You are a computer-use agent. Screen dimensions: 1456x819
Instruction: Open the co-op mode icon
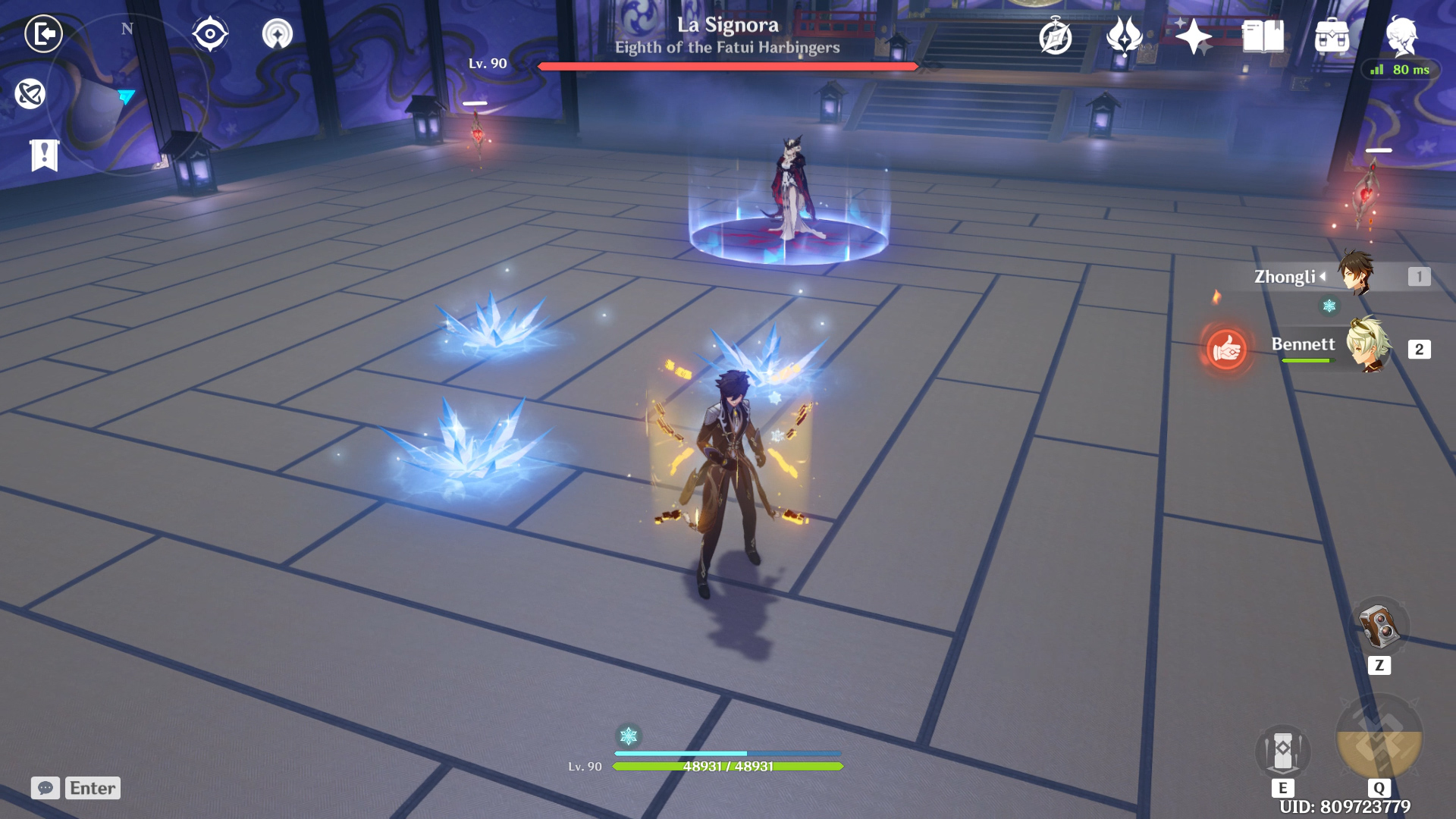click(278, 34)
